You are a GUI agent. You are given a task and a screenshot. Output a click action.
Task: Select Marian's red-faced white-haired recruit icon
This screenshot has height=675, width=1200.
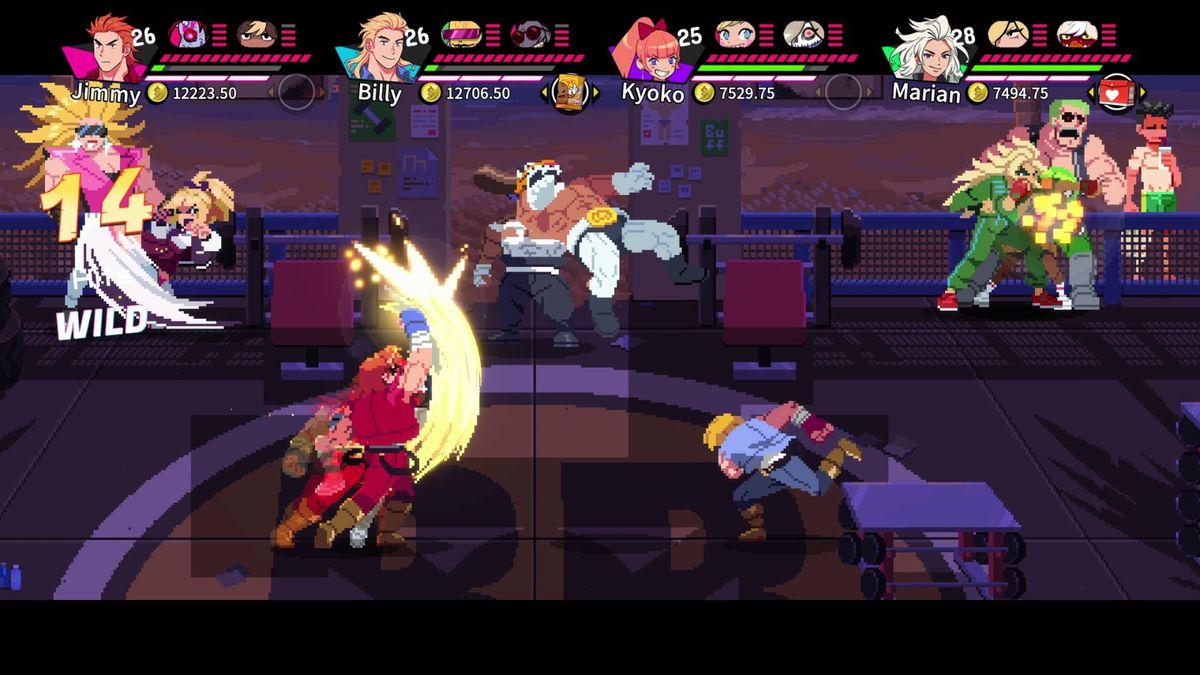click(x=1076, y=35)
